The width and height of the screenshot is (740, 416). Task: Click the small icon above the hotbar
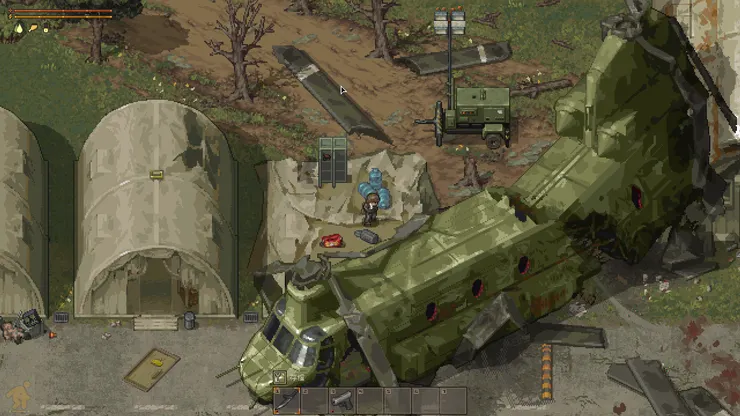[280, 378]
